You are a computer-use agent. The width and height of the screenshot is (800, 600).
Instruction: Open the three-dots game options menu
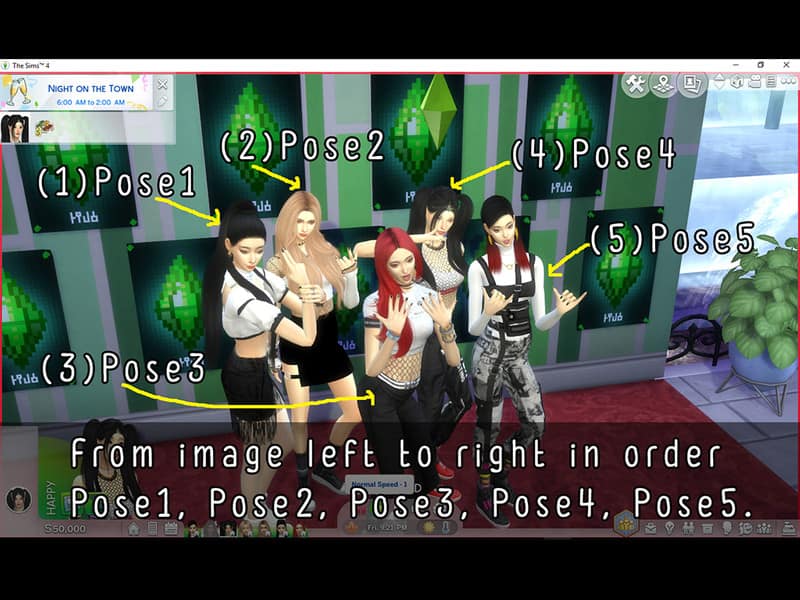(x=787, y=83)
